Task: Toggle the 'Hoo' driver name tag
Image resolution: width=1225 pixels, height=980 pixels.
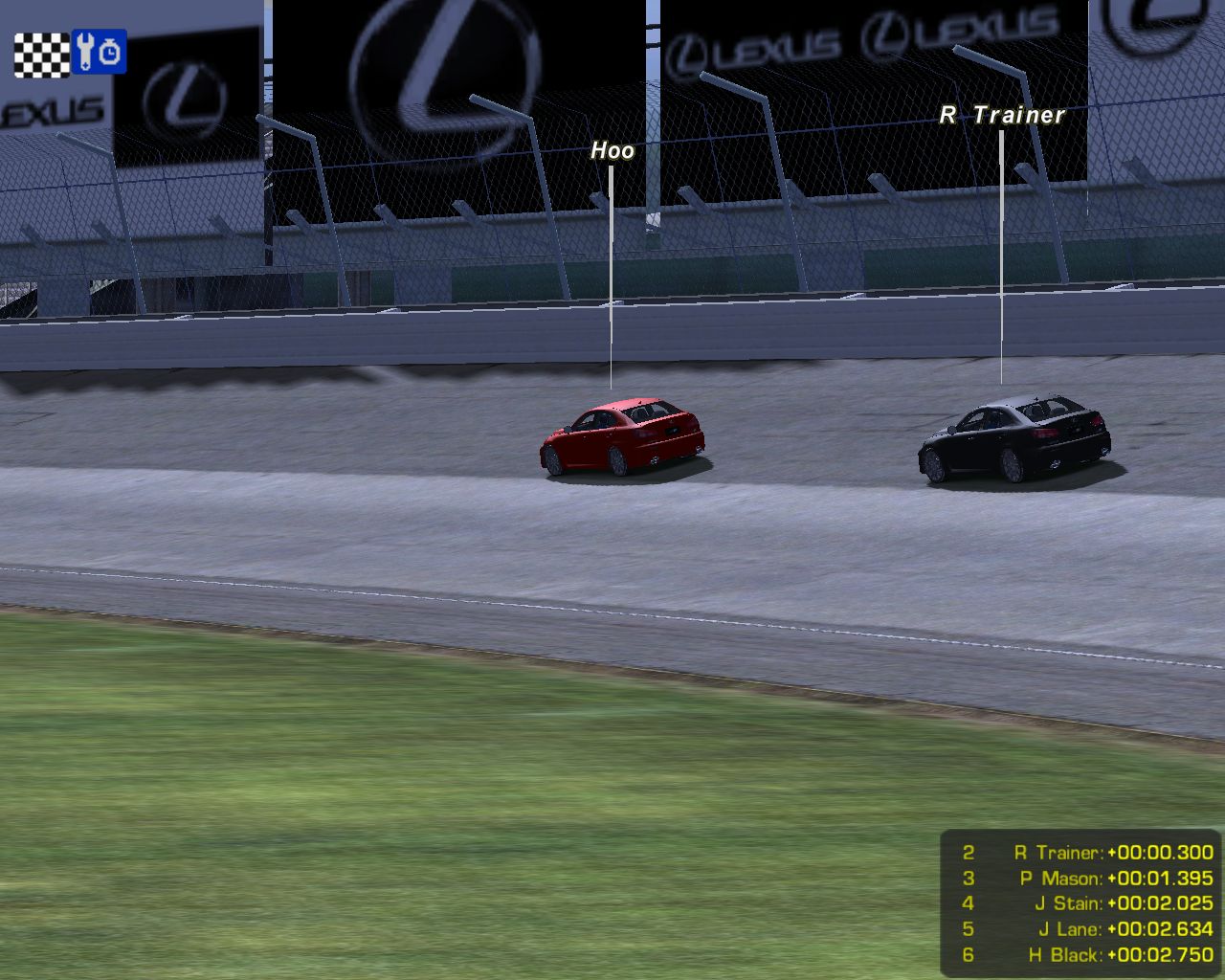Action: coord(613,150)
